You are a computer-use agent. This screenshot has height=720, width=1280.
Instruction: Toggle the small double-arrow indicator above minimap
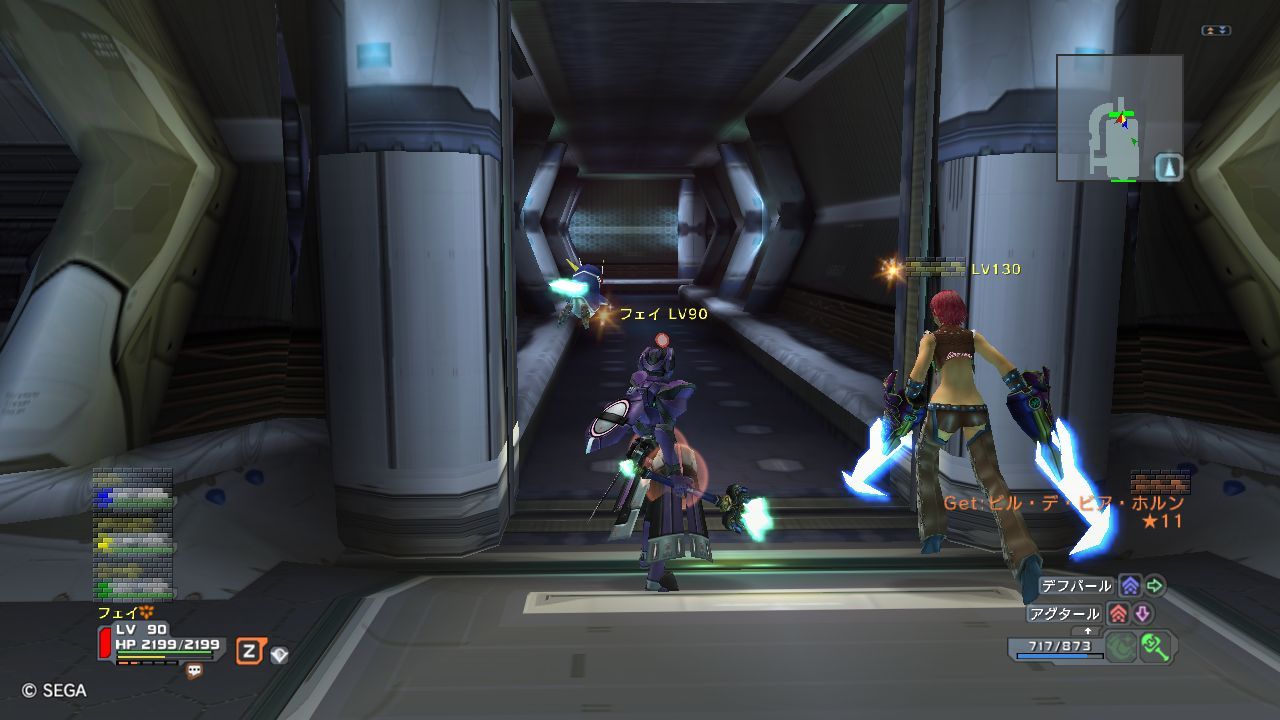click(x=1217, y=31)
